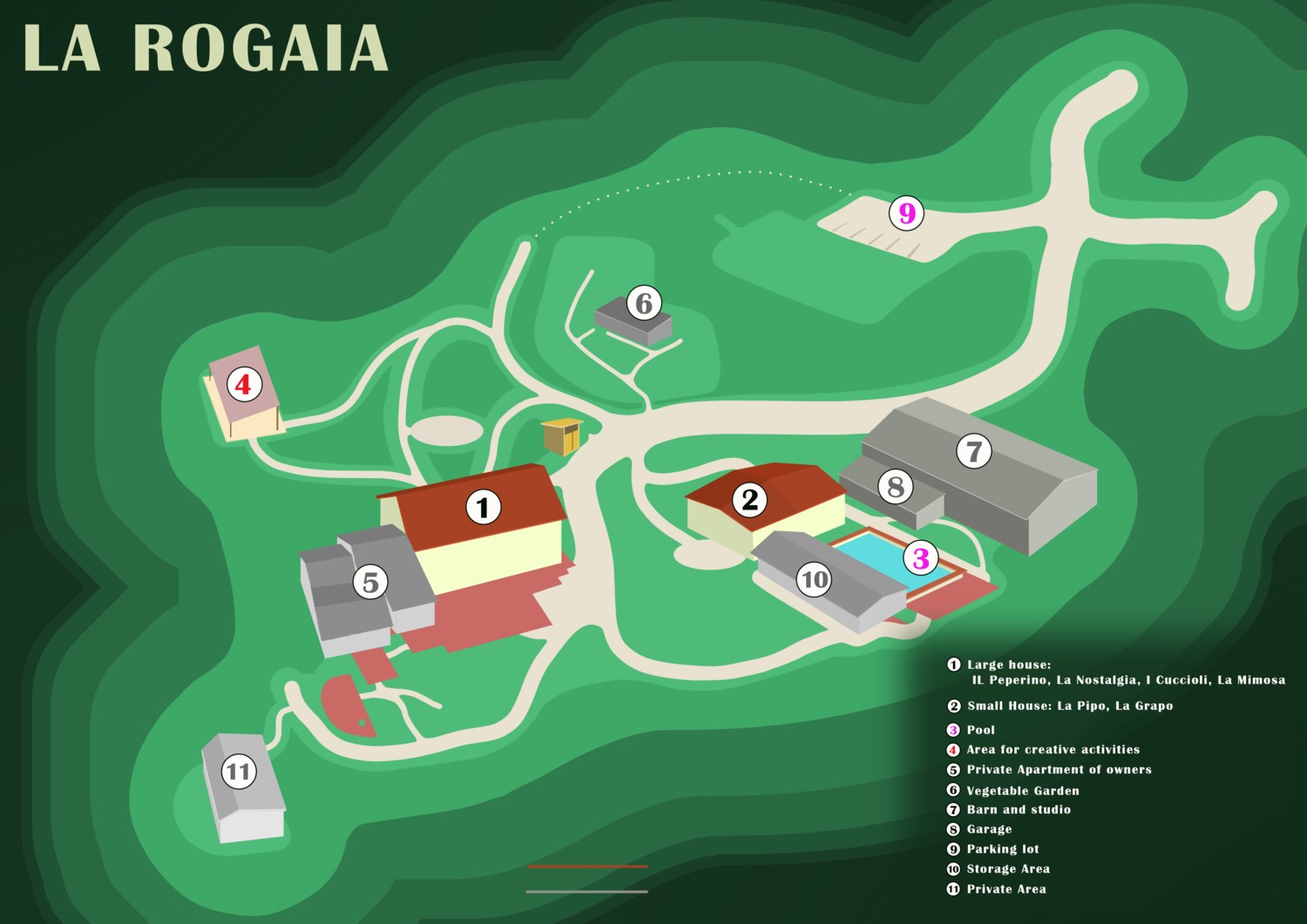Select "Area for creative activities" in the legend
The height and width of the screenshot is (924, 1307).
(1053, 749)
